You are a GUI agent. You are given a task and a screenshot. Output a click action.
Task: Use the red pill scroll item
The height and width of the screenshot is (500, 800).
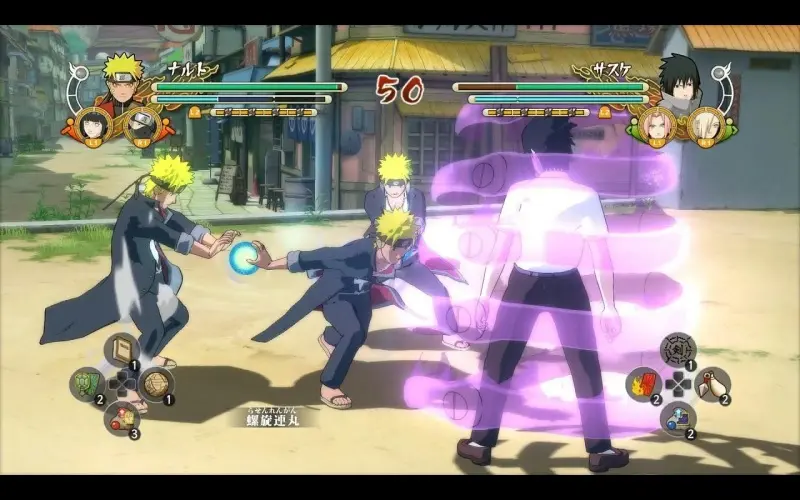coord(121,418)
